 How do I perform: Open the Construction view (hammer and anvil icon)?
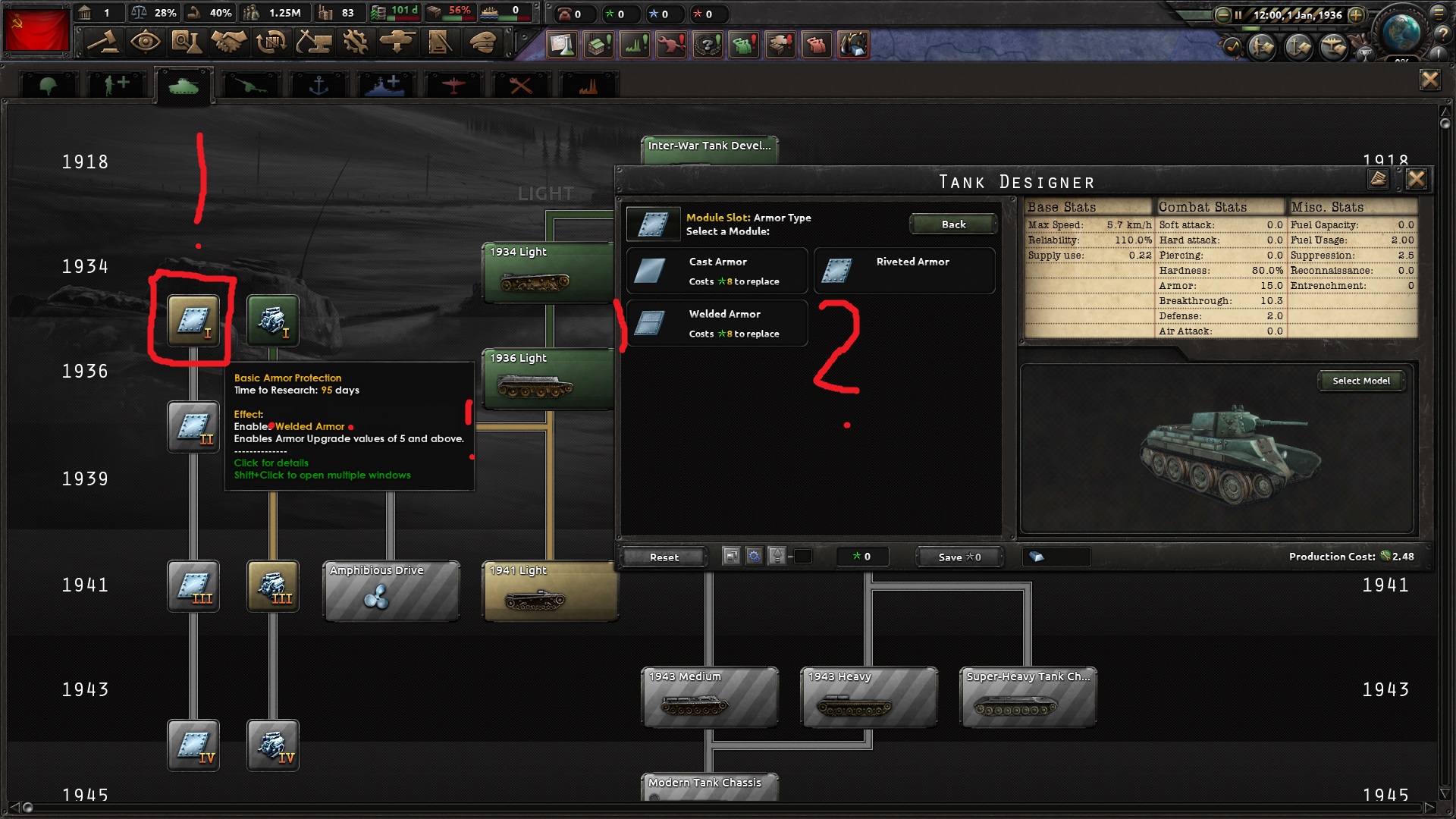pos(313,43)
